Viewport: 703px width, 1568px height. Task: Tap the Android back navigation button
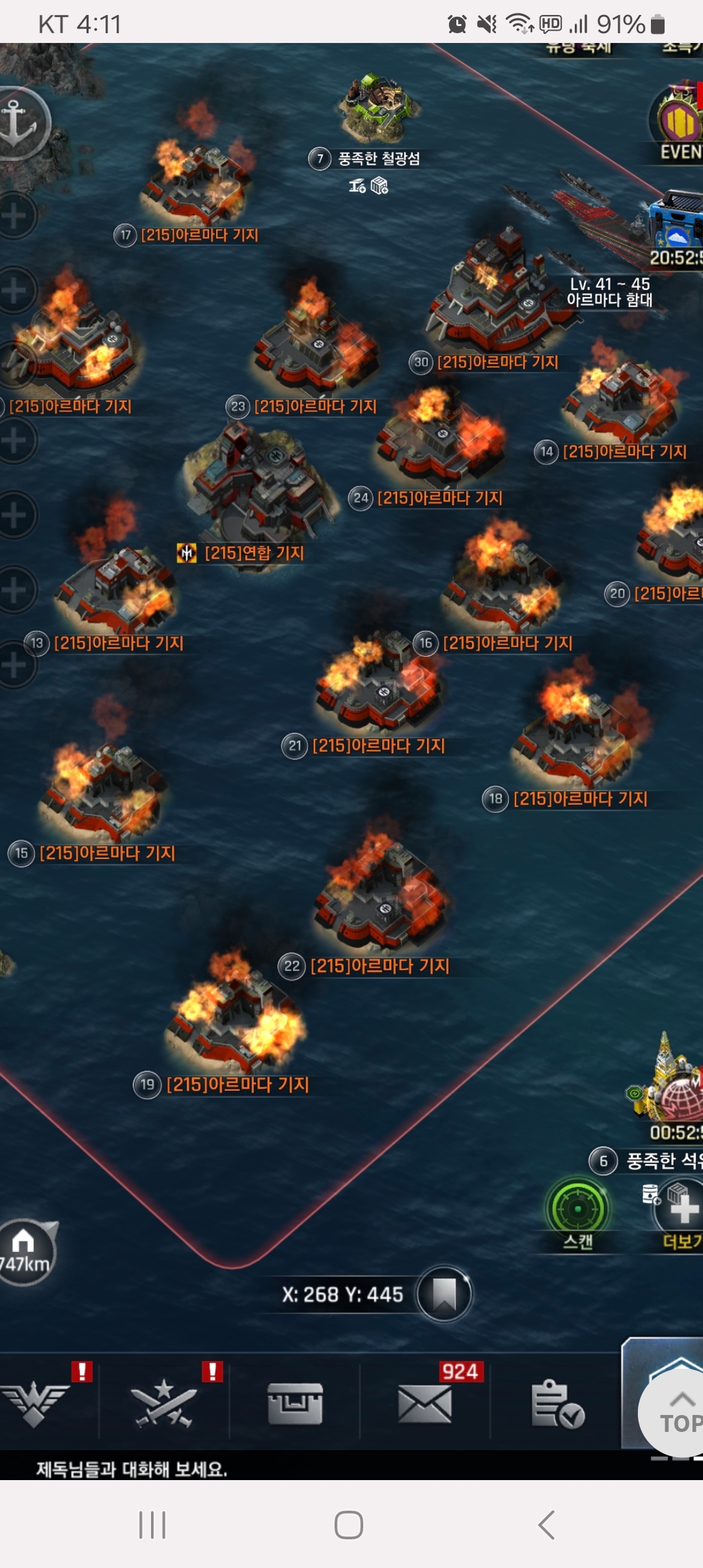tap(547, 1525)
